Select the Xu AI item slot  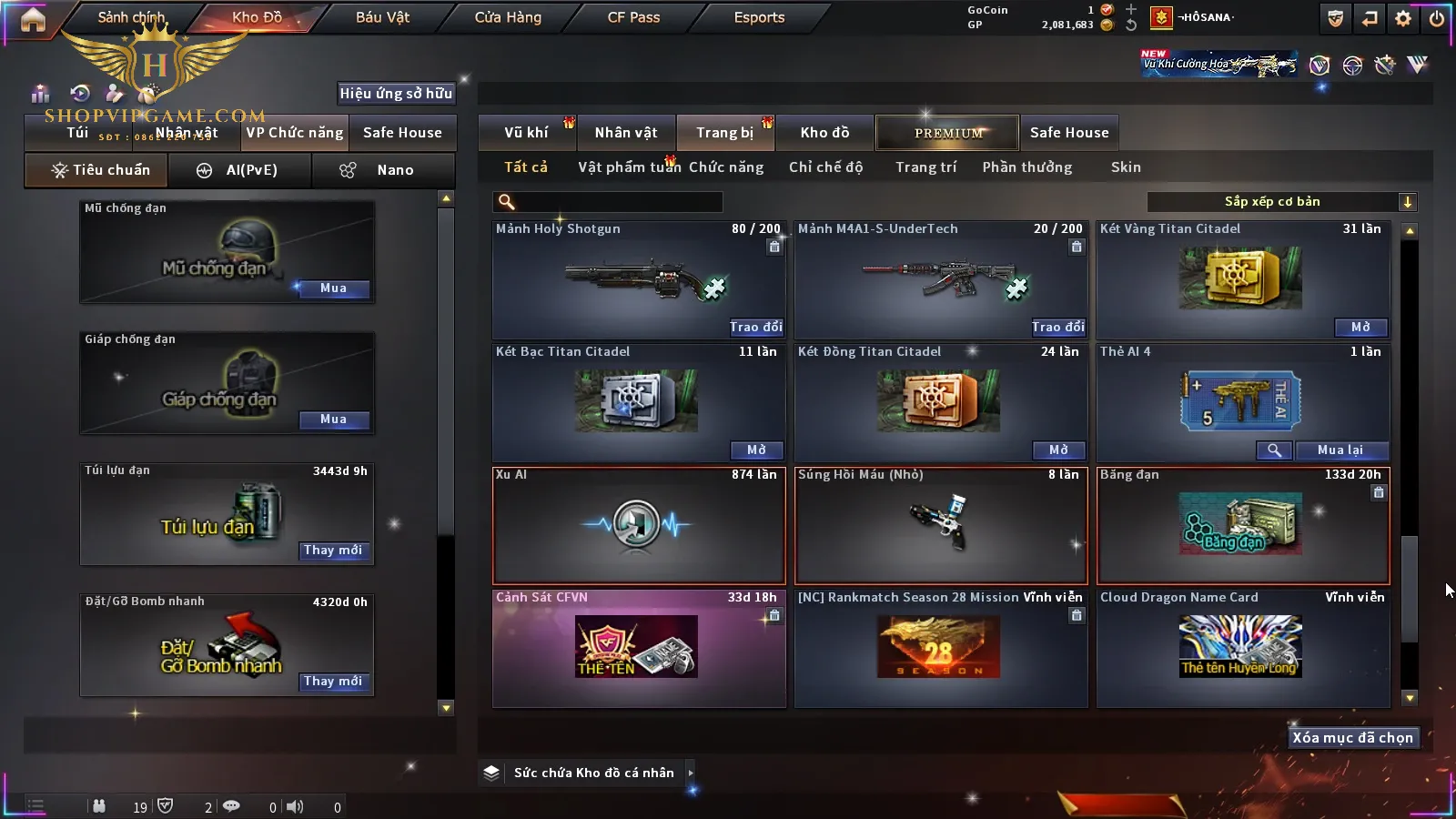pos(638,525)
